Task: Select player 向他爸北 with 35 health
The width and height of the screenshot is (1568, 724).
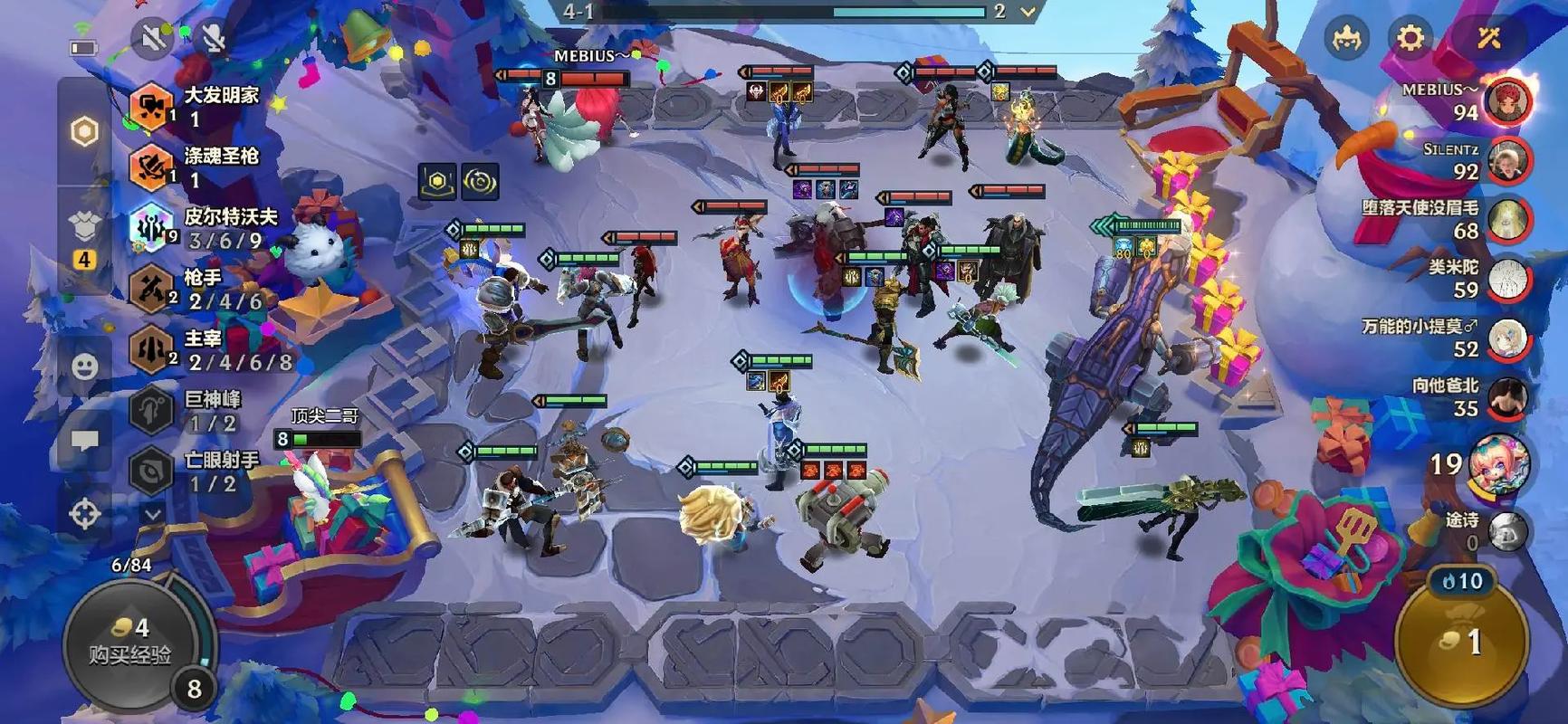Action: pos(1506,398)
